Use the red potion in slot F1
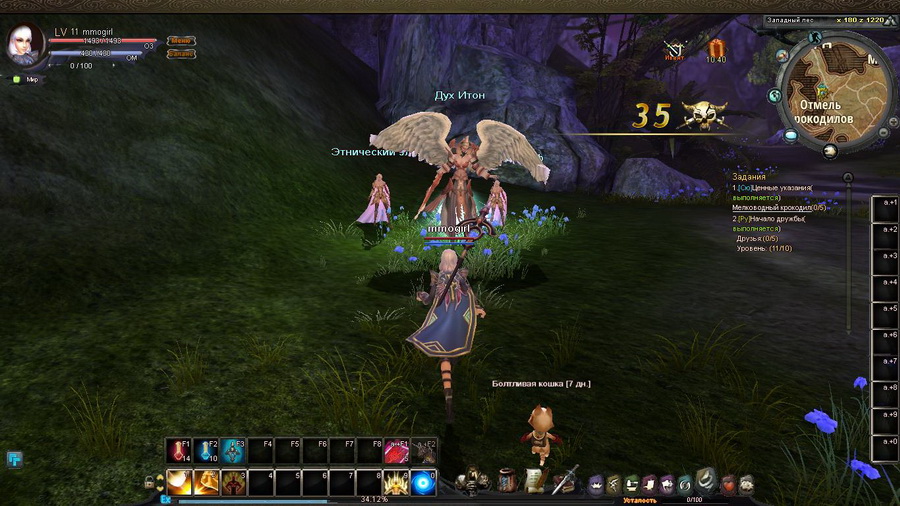The height and width of the screenshot is (506, 900). click(180, 451)
